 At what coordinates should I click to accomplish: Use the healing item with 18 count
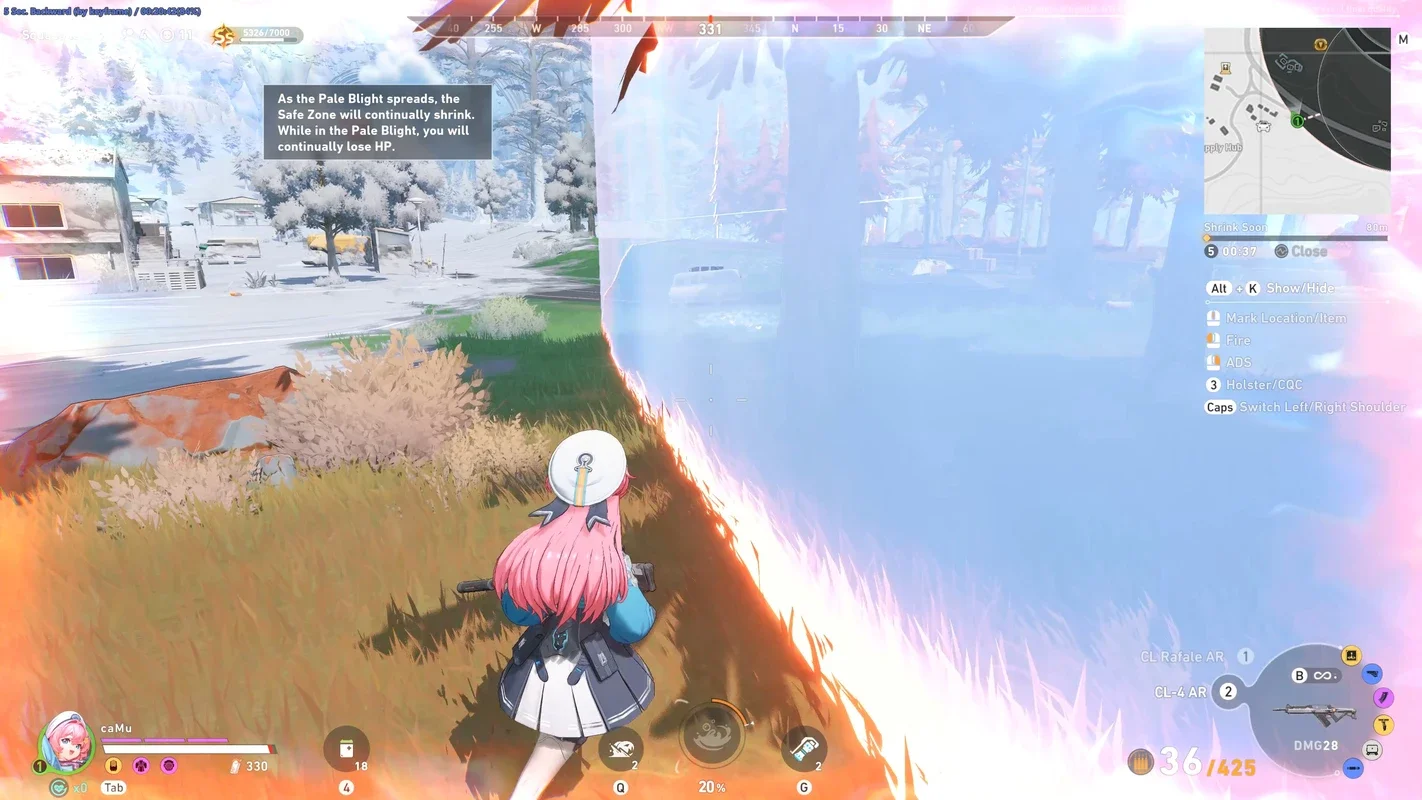346,749
